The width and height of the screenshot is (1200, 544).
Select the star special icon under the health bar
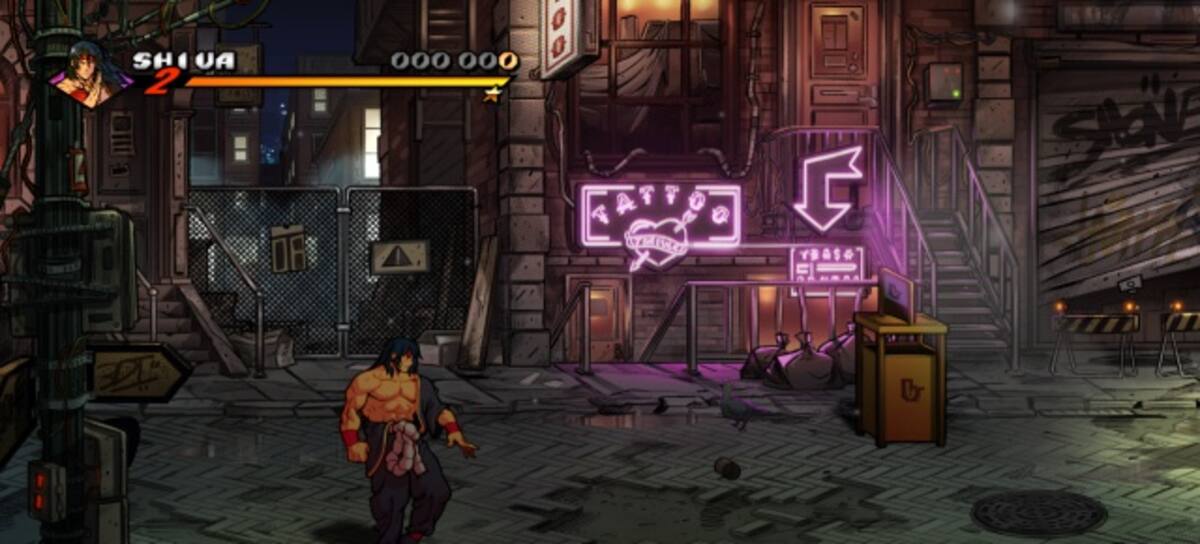click(x=491, y=95)
